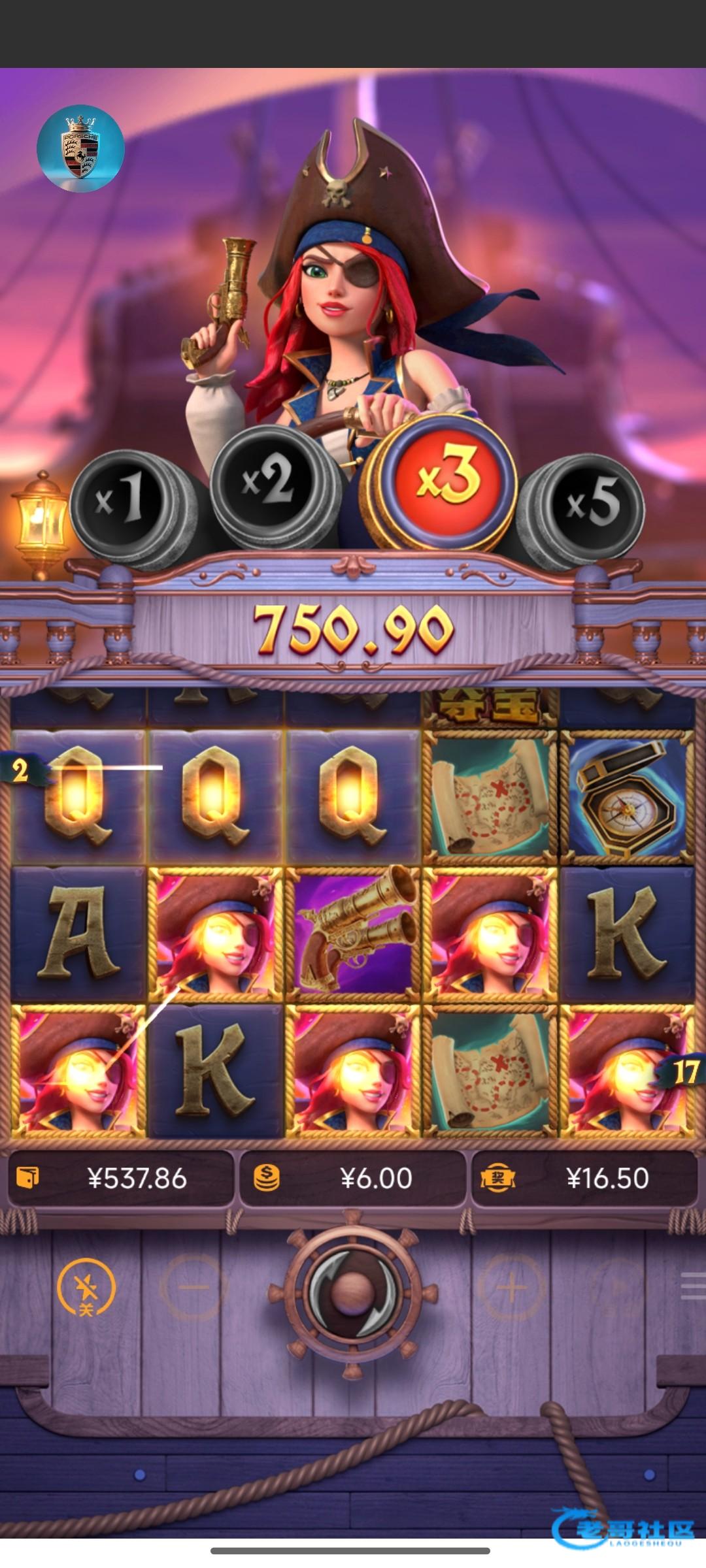The width and height of the screenshot is (706, 1568).
Task: Click the Porsche crest avatar
Action: coord(80,149)
